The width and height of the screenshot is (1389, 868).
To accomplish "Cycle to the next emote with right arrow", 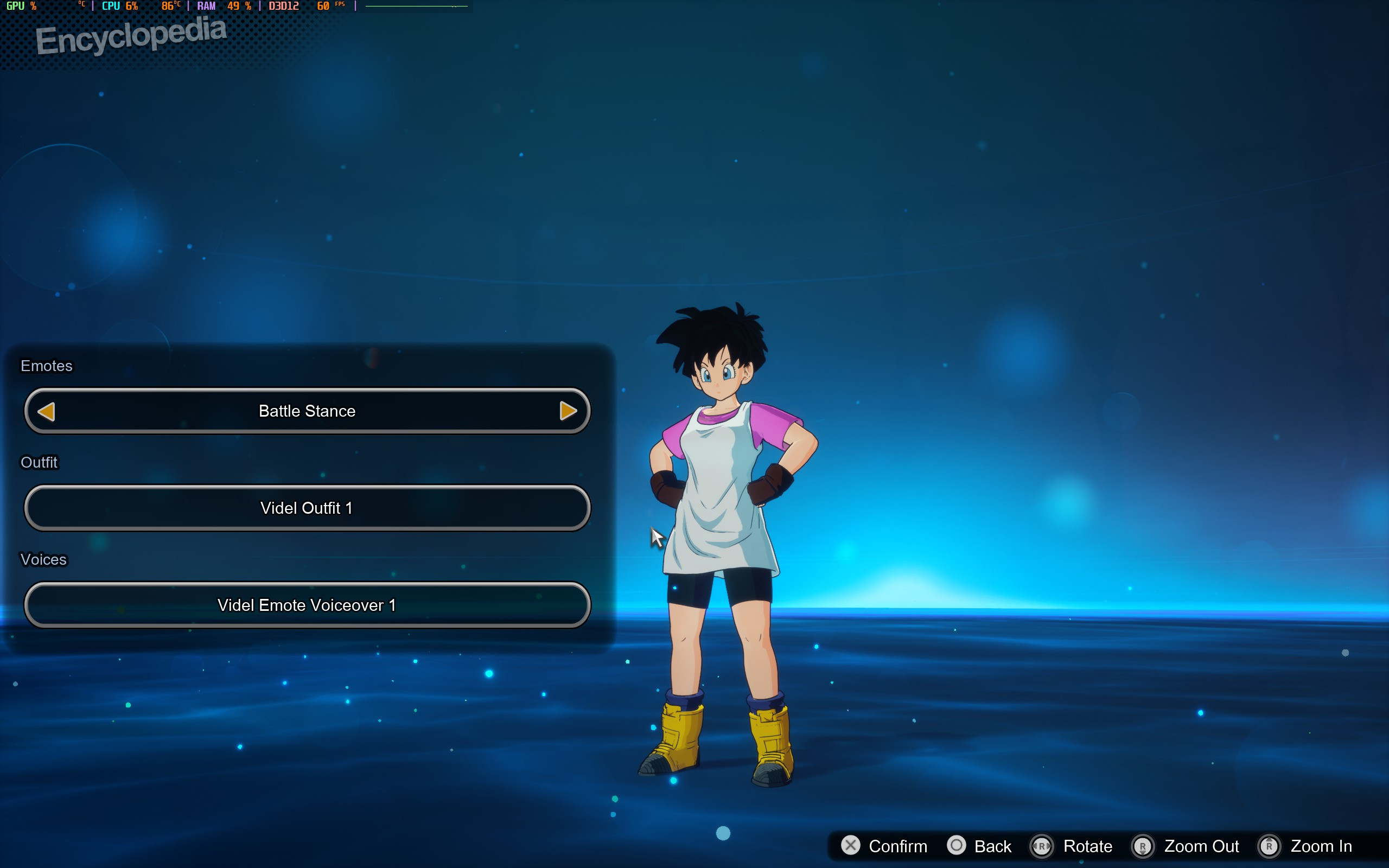I will tap(568, 411).
